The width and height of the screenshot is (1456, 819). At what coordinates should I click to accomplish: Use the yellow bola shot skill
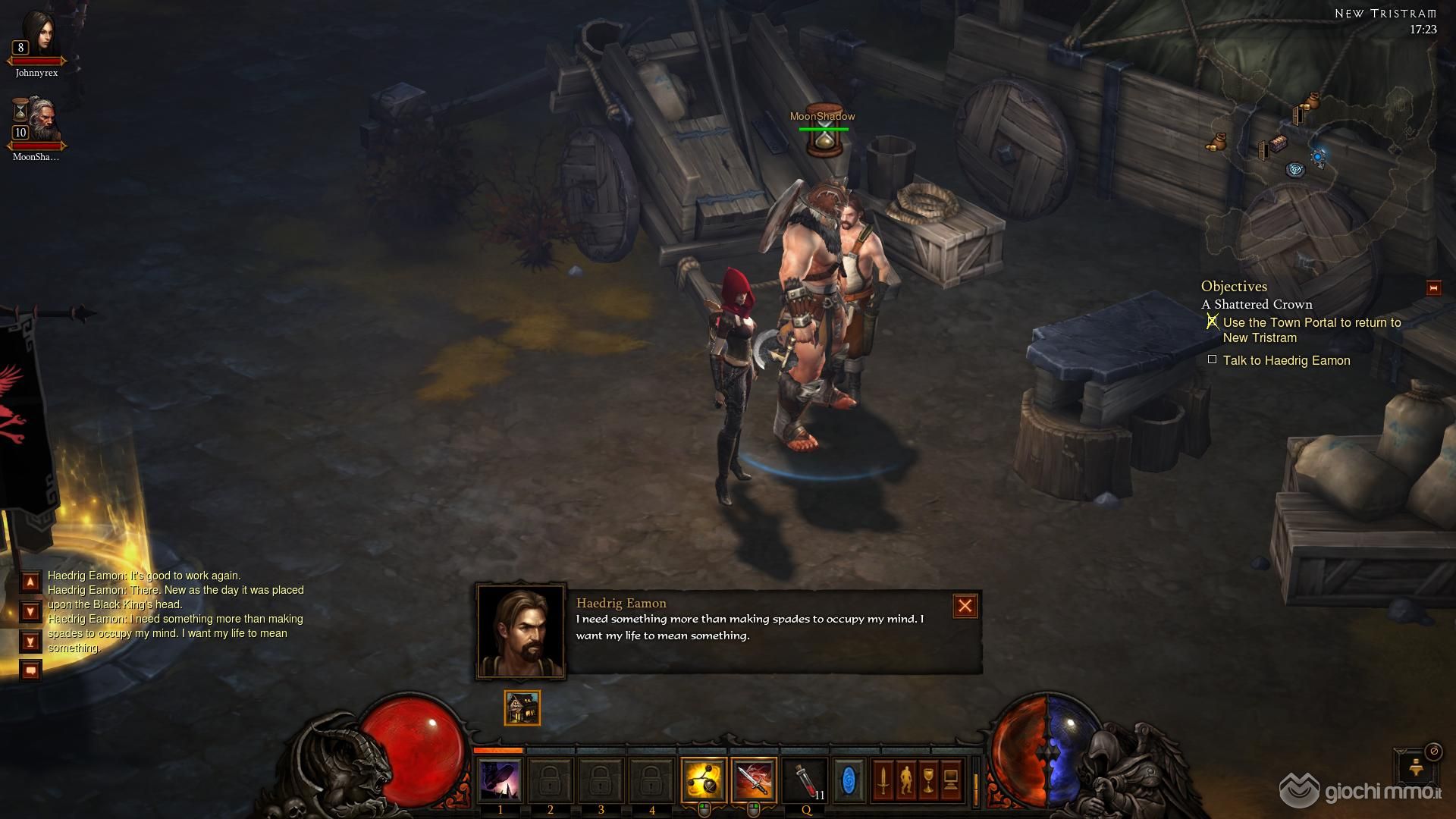(x=703, y=780)
